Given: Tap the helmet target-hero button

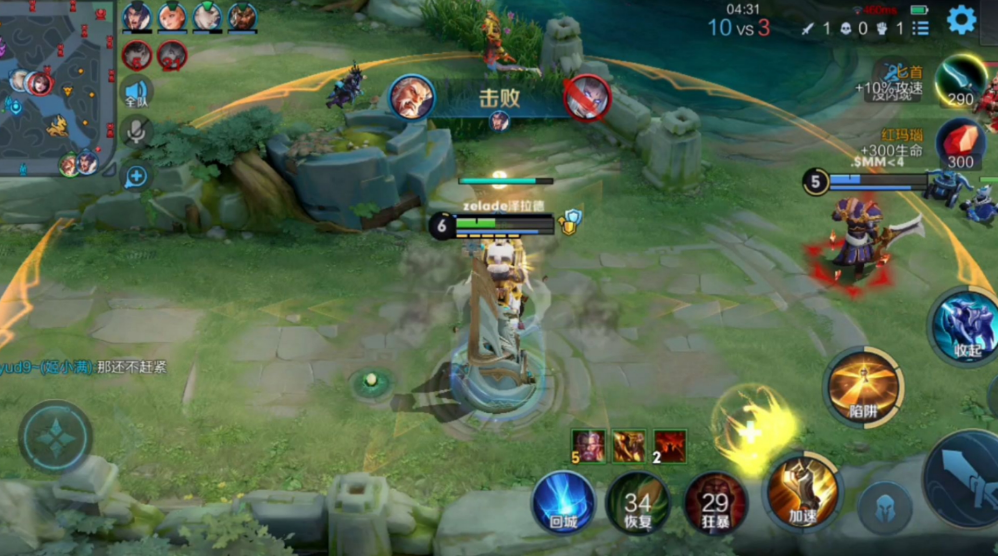Looking at the screenshot, I should click(x=884, y=507).
